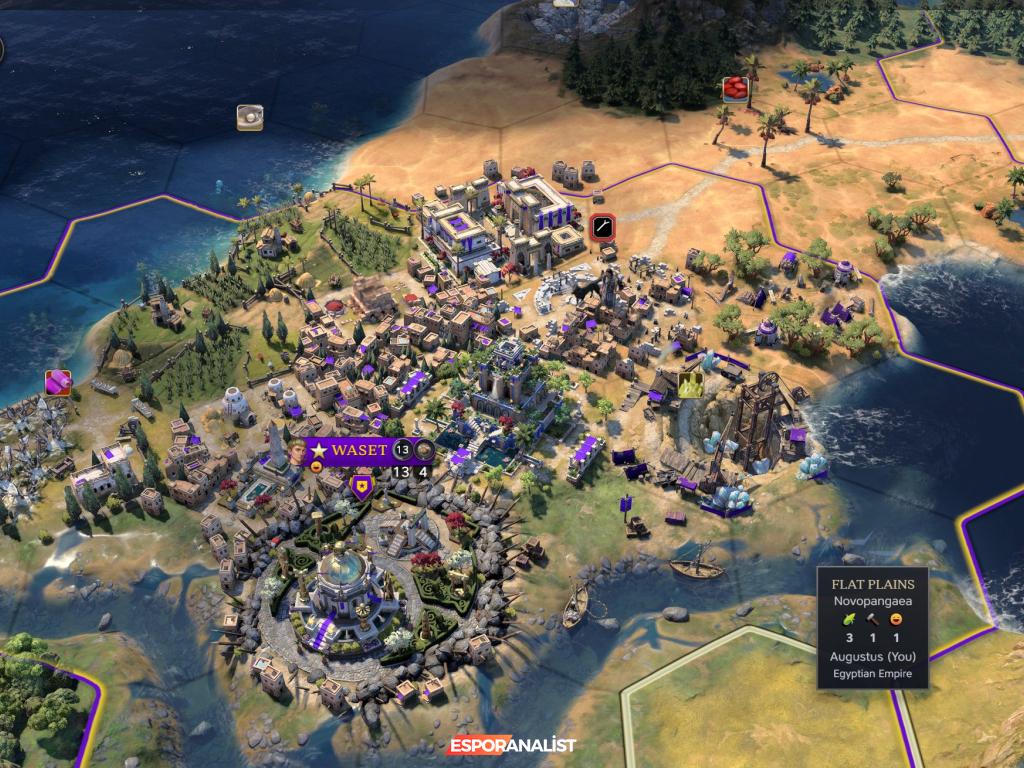Click Waset's production icon on the banner

[424, 450]
